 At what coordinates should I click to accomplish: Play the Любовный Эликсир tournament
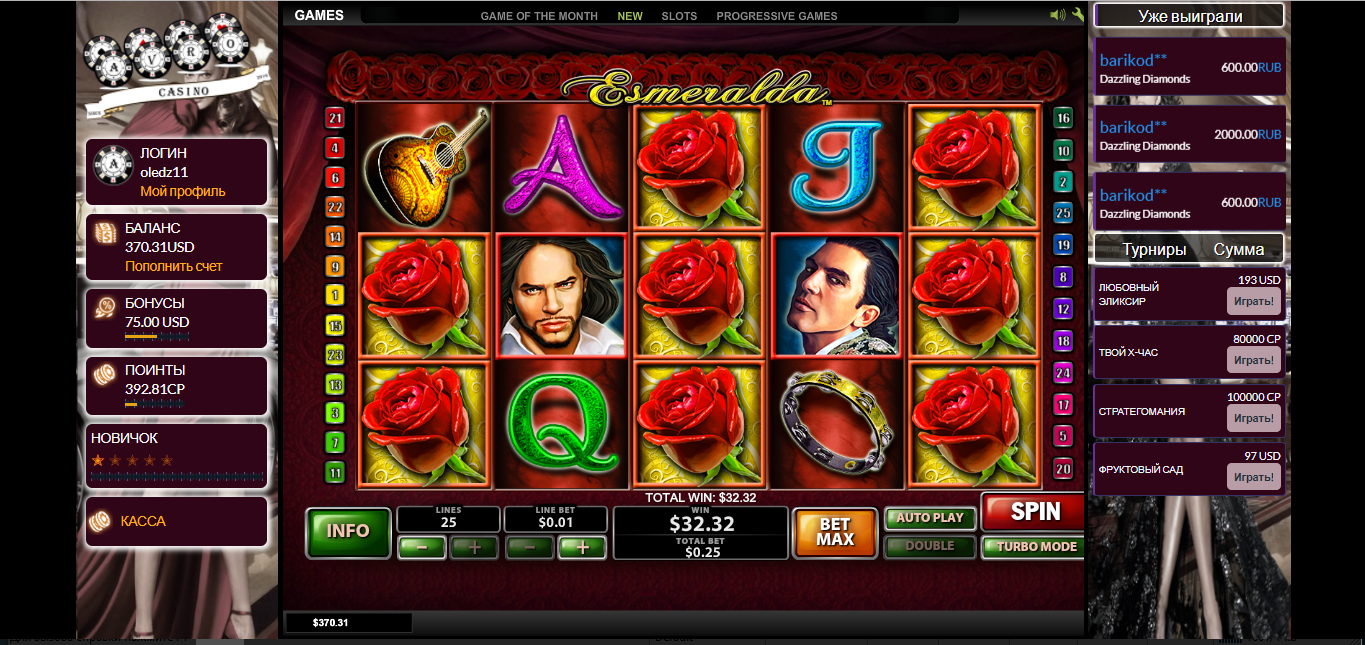(1253, 301)
